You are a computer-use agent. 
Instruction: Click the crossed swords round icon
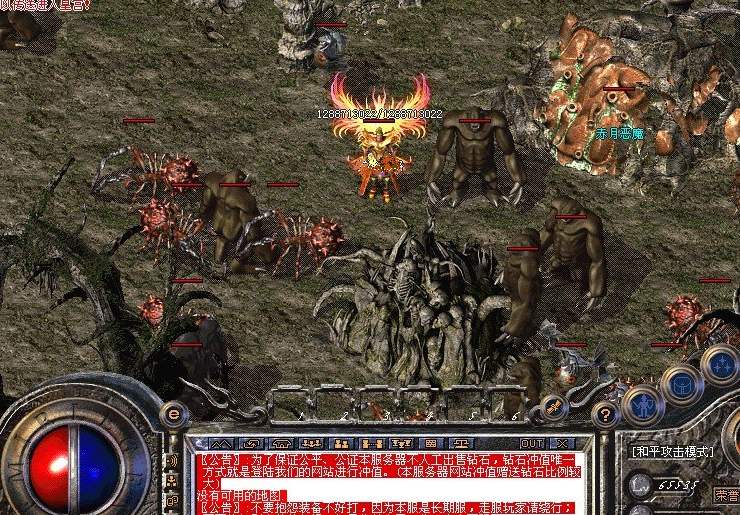point(553,405)
